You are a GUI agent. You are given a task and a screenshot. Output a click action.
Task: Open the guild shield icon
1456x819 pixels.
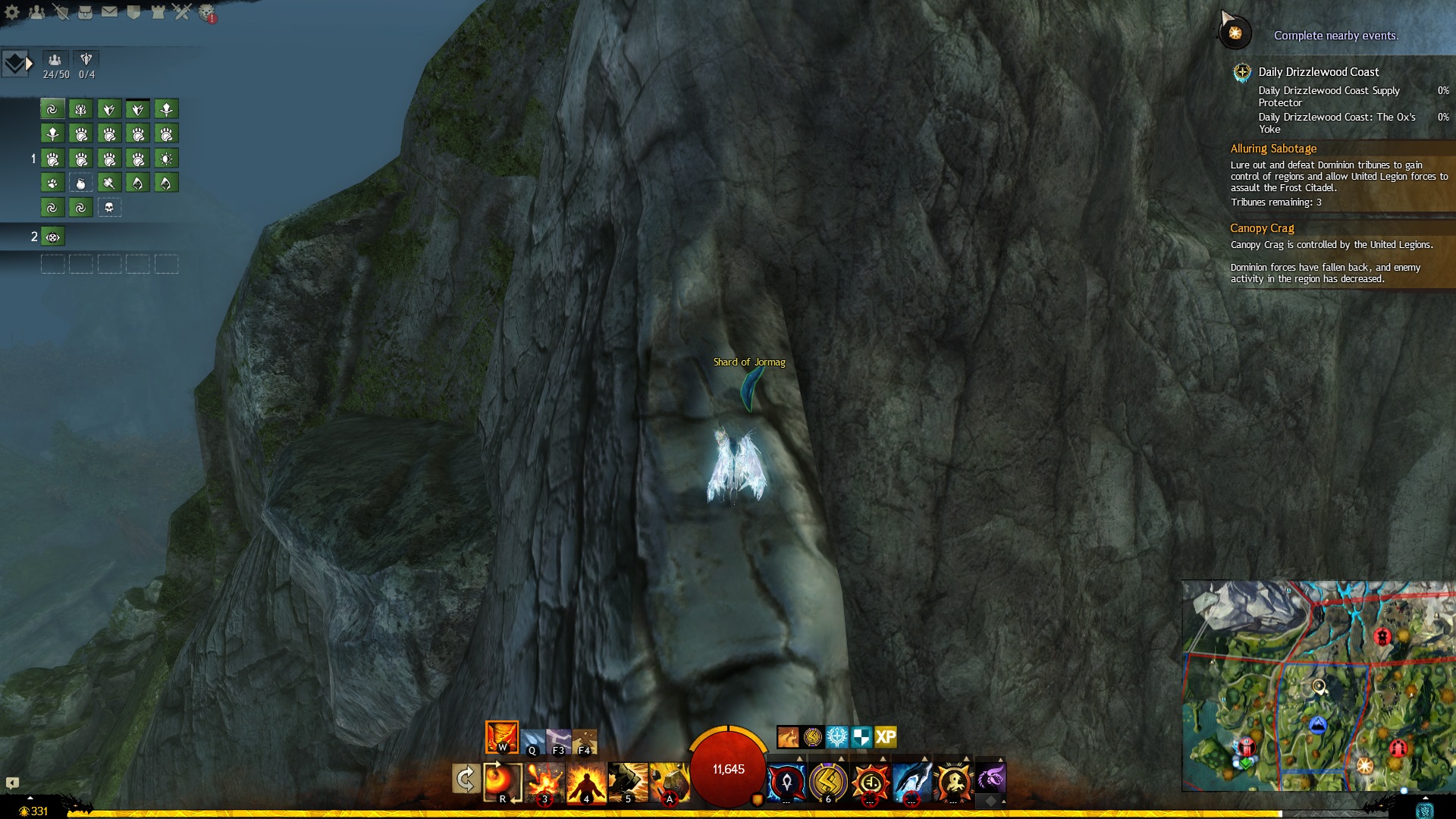pos(133,12)
